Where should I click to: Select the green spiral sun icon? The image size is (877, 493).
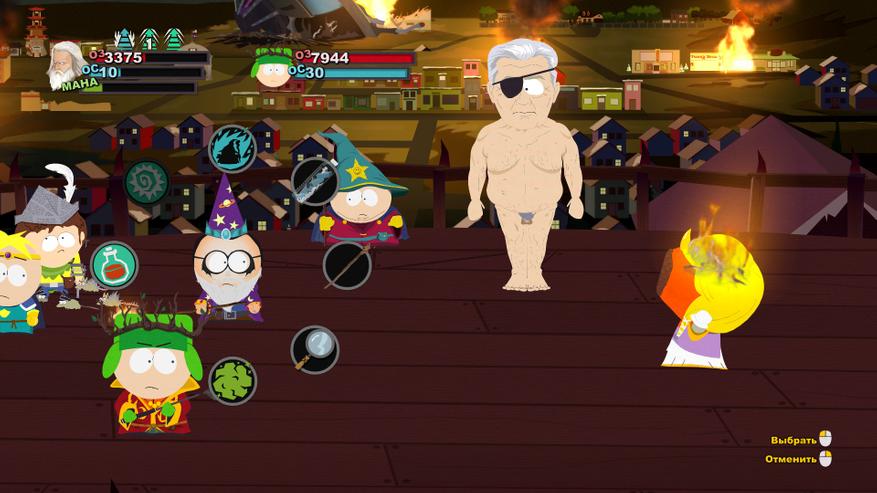click(147, 182)
